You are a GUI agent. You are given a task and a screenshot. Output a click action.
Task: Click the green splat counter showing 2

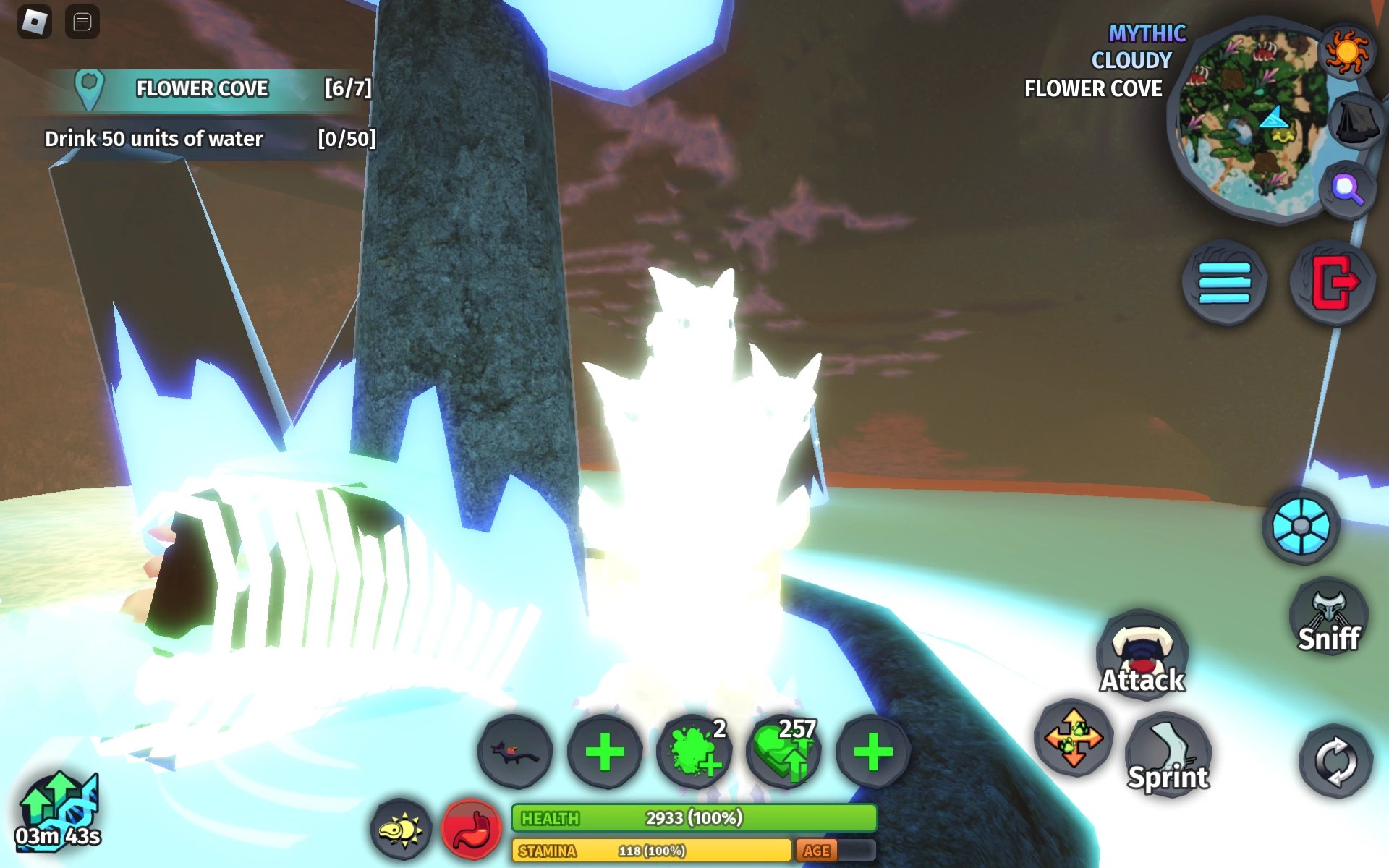click(692, 752)
